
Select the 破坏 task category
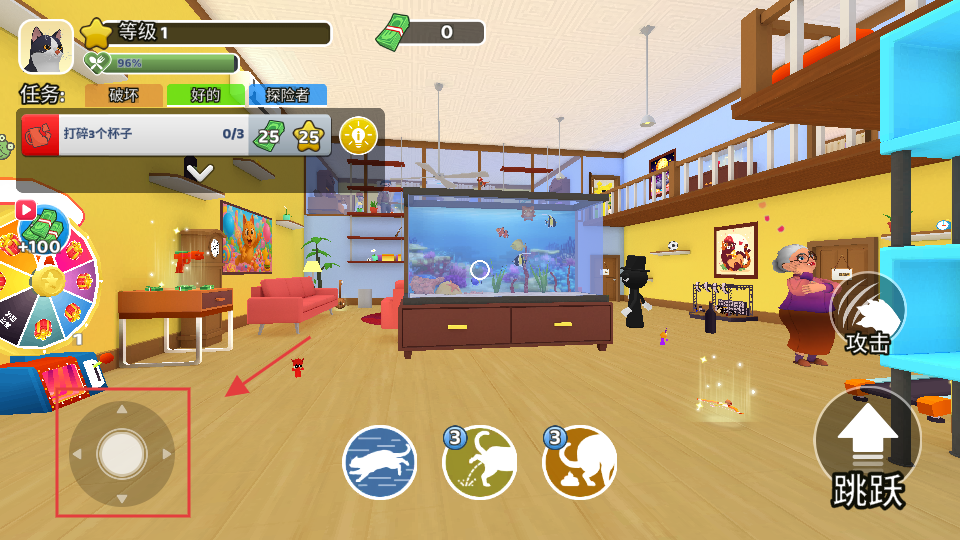[124, 96]
